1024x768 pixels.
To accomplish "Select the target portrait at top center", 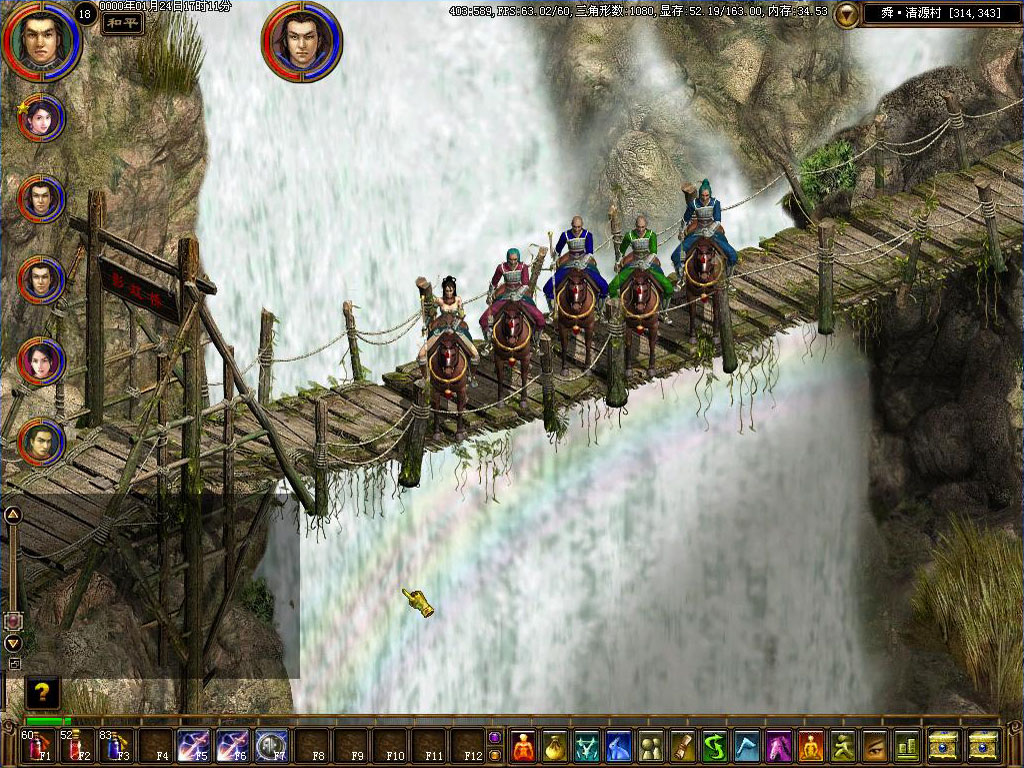I will click(301, 41).
